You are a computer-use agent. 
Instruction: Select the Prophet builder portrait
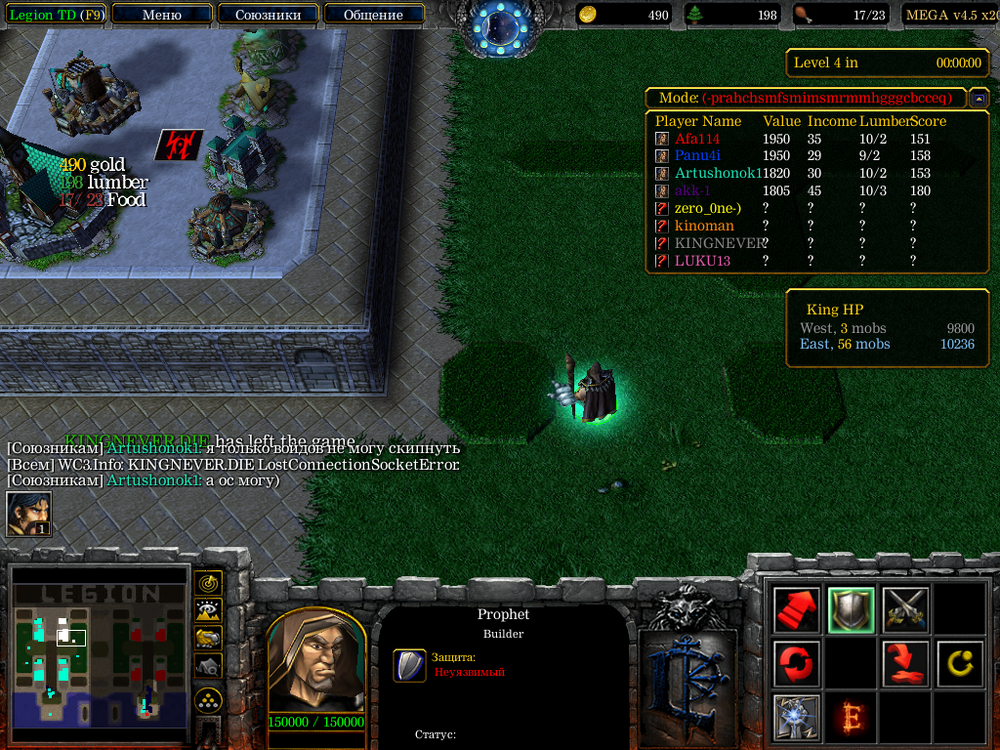point(315,661)
